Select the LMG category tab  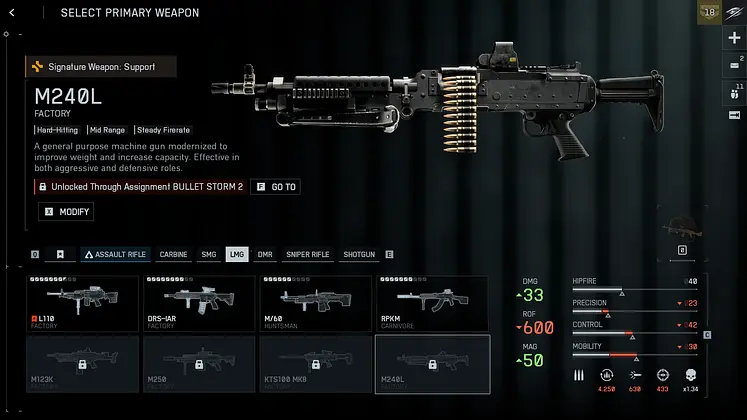(x=237, y=255)
